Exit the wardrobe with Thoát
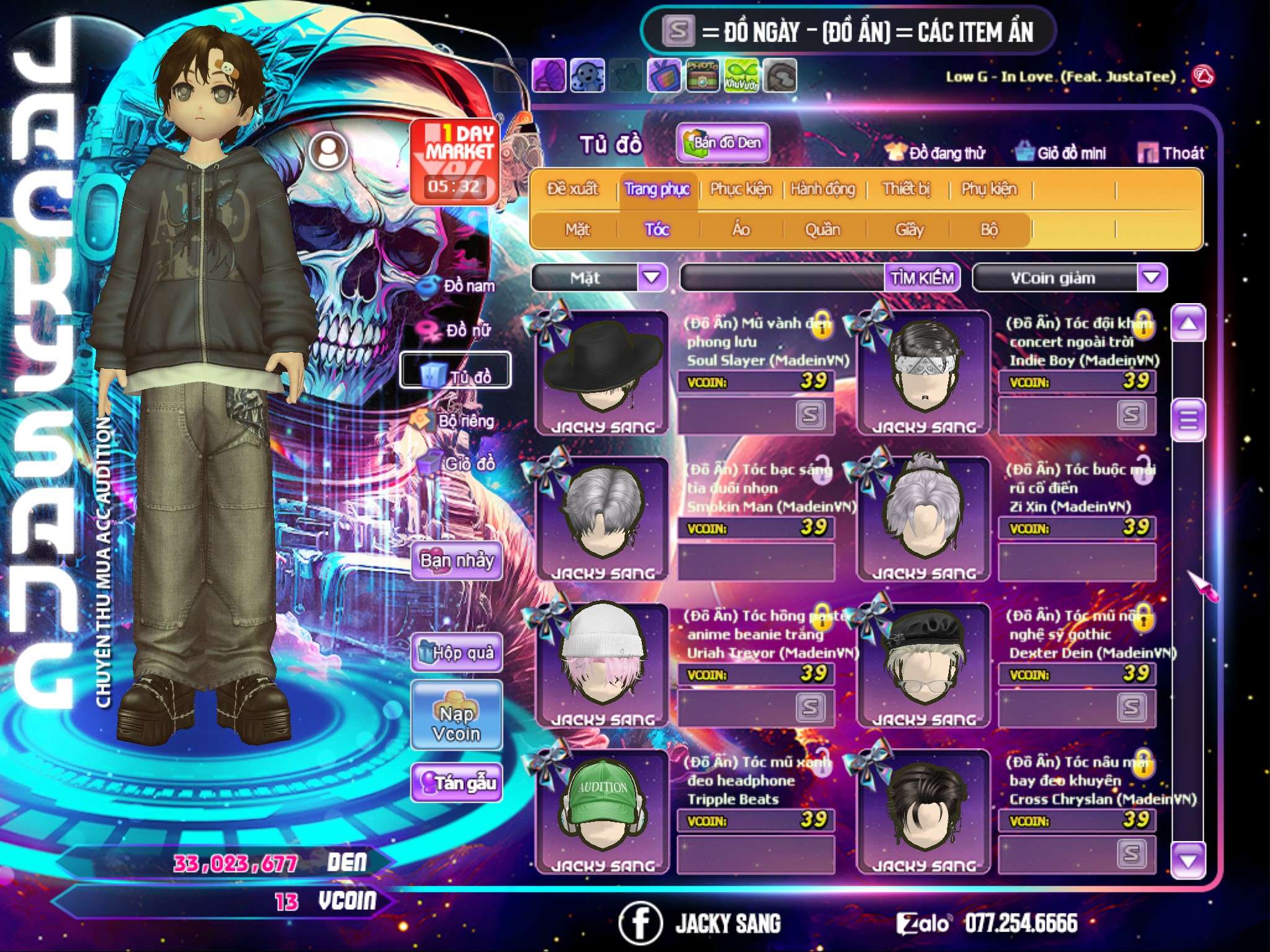This screenshot has height=952, width=1270. click(x=1171, y=153)
